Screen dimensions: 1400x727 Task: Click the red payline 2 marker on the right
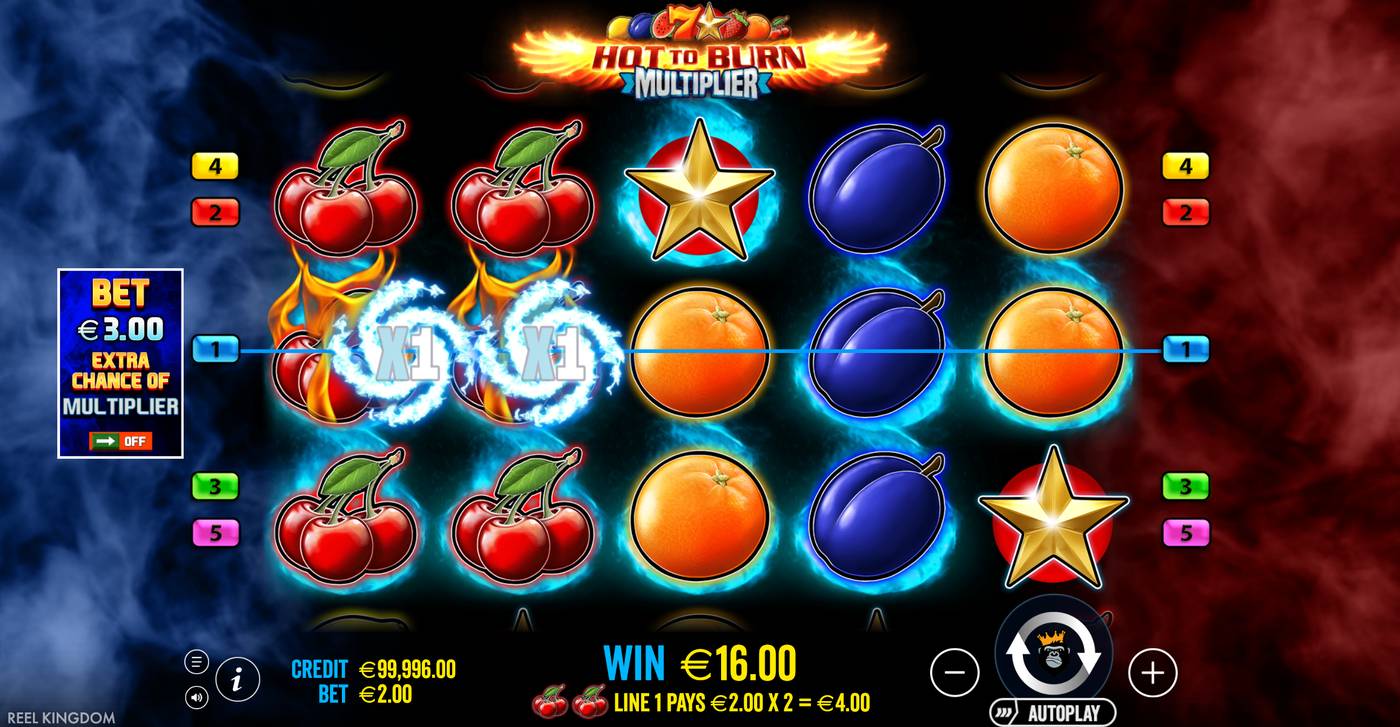coord(1186,212)
